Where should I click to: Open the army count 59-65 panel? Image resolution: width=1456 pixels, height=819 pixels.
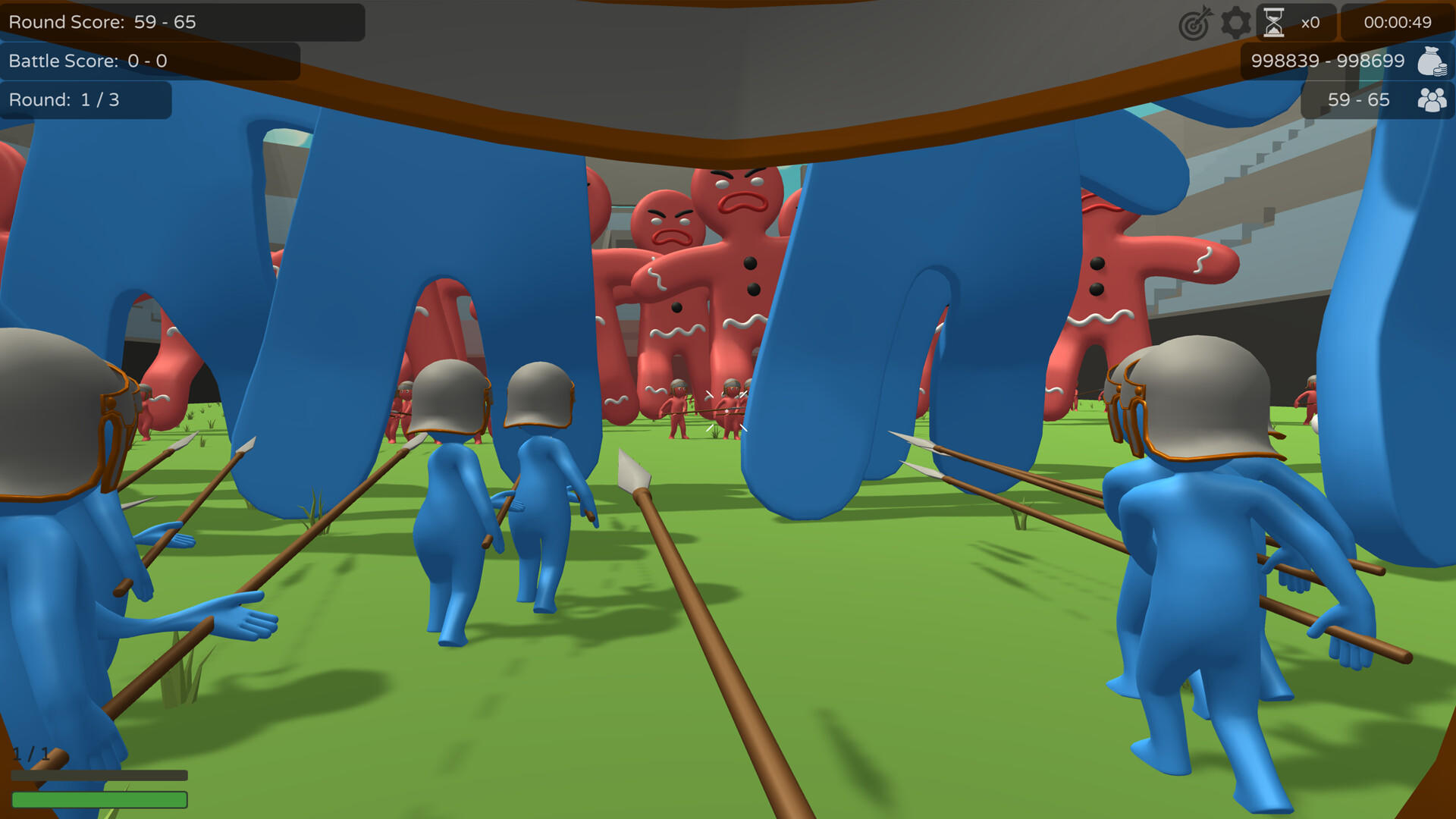1357,99
